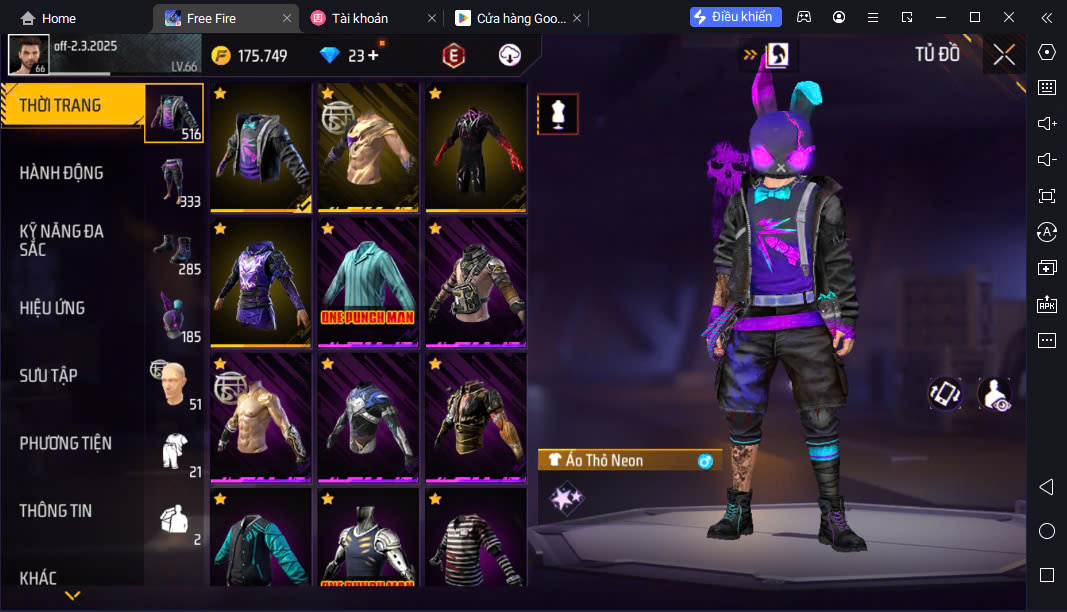Viewport: 1067px width, 612px height.
Task: Open the player profile avatar
Action: tap(29, 54)
